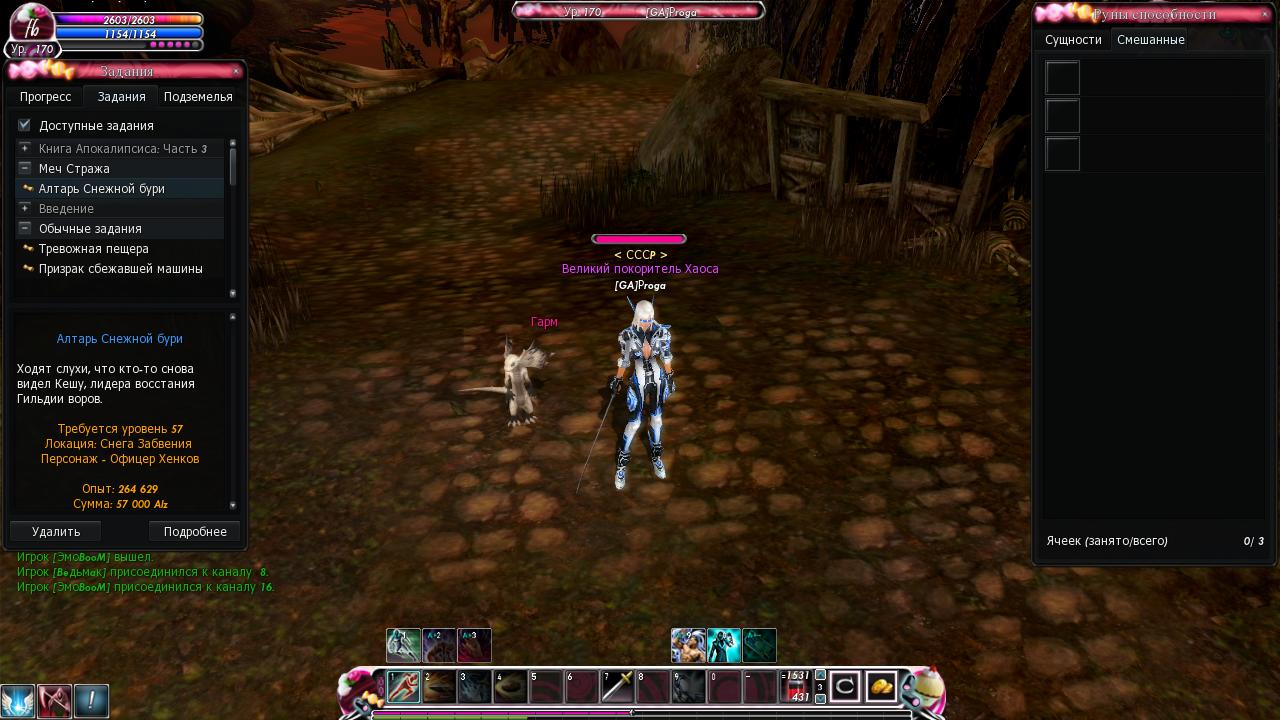
Task: Use the sword skill in hotbar slot 7
Action: (618, 687)
